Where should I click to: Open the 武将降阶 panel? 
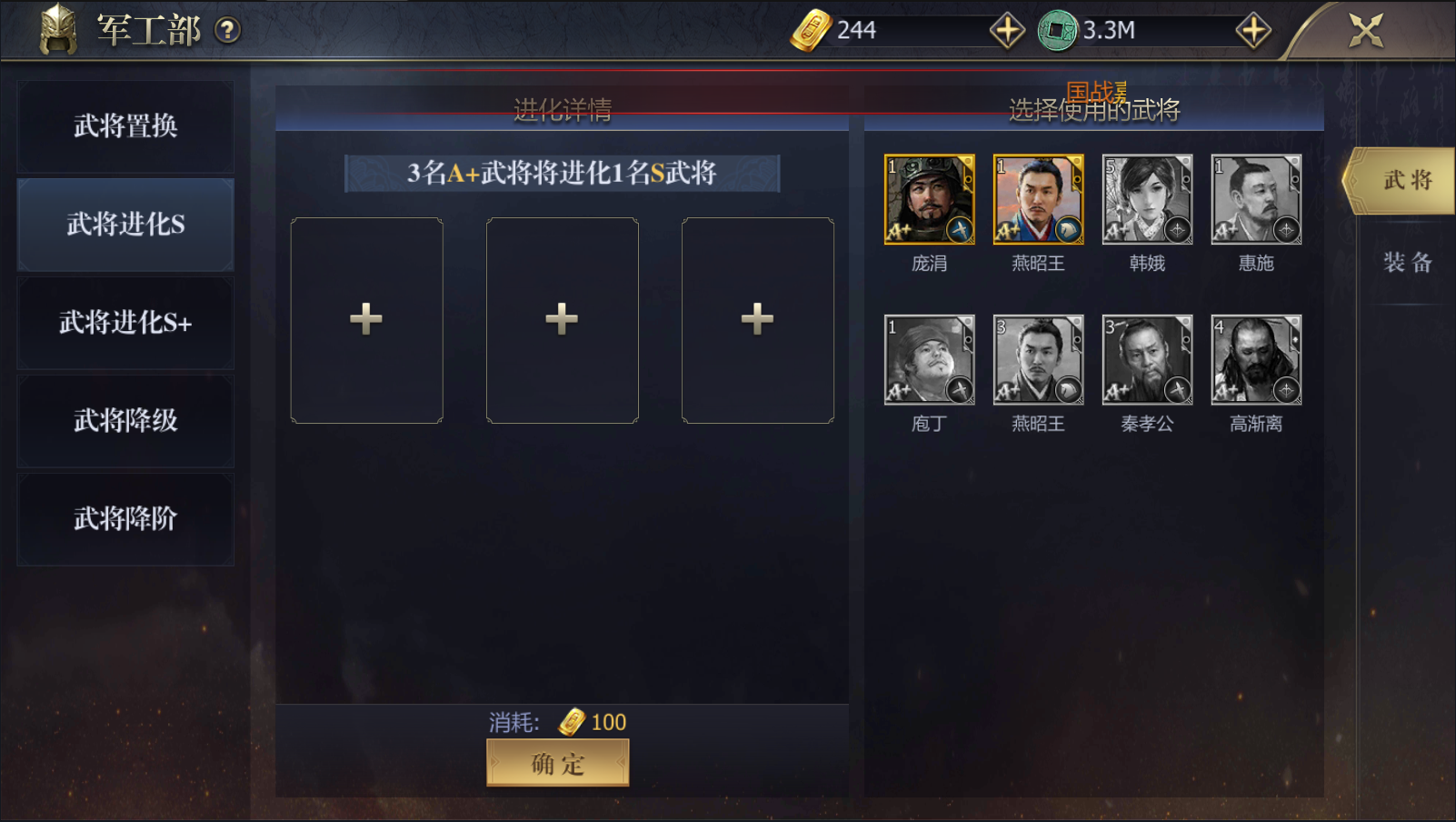(x=125, y=518)
